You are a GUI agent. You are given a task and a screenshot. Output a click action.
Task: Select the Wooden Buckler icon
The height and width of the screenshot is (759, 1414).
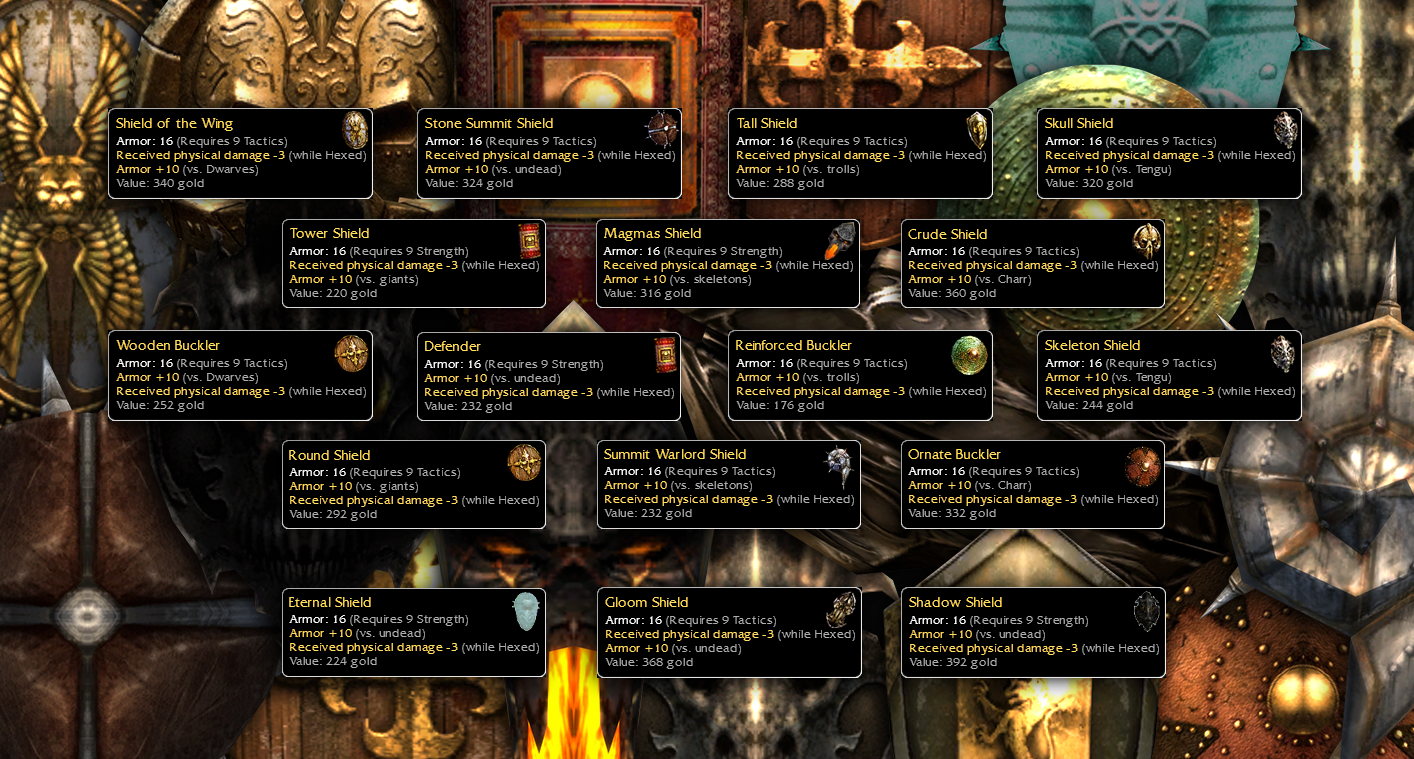point(351,353)
